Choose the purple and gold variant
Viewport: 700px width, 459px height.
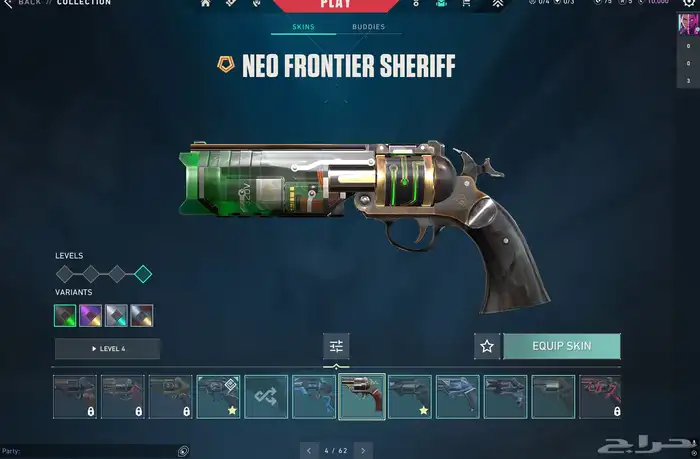point(90,316)
